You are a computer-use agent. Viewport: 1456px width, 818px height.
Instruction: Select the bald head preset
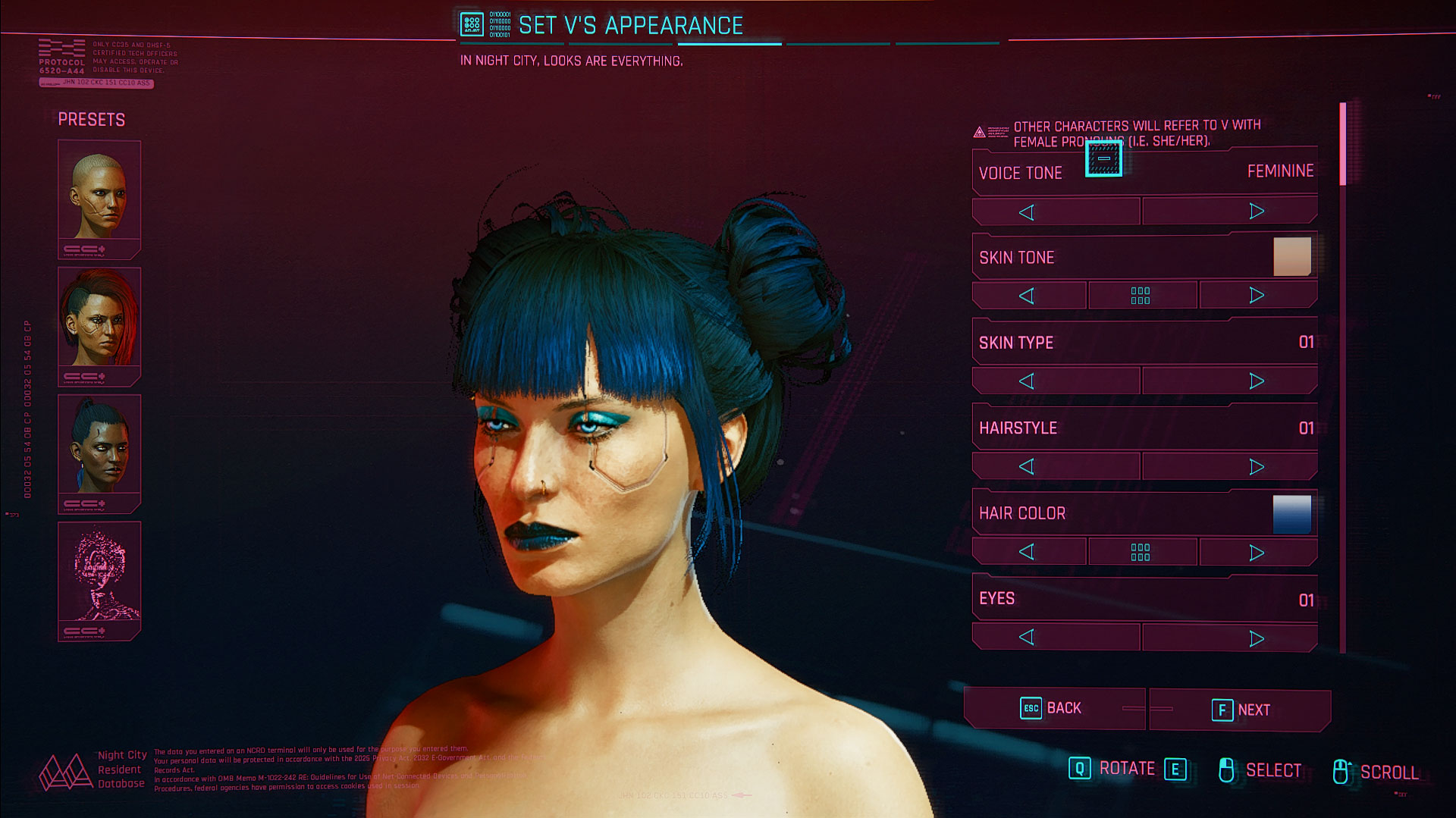click(x=99, y=199)
